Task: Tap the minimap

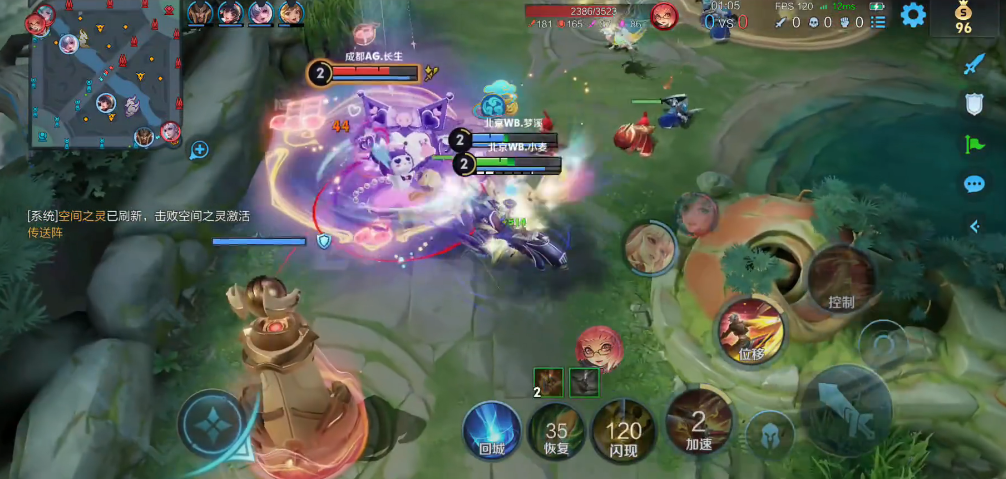Action: (x=105, y=75)
